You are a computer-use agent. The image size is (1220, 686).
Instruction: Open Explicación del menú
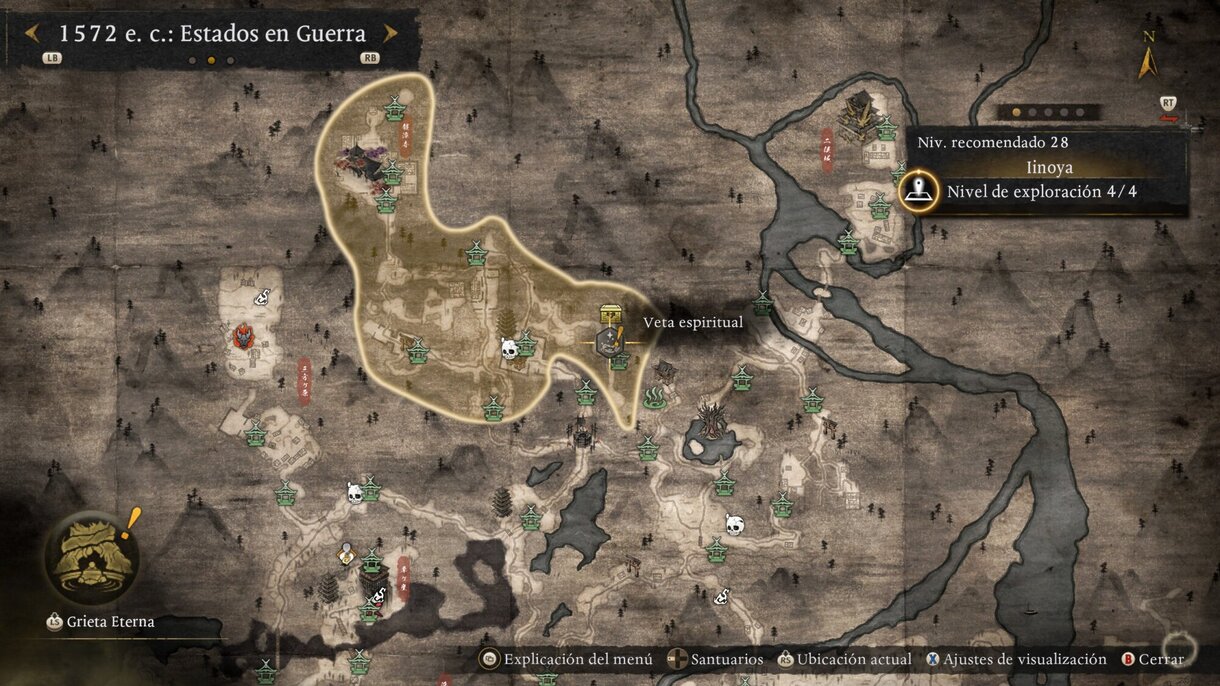click(567, 659)
